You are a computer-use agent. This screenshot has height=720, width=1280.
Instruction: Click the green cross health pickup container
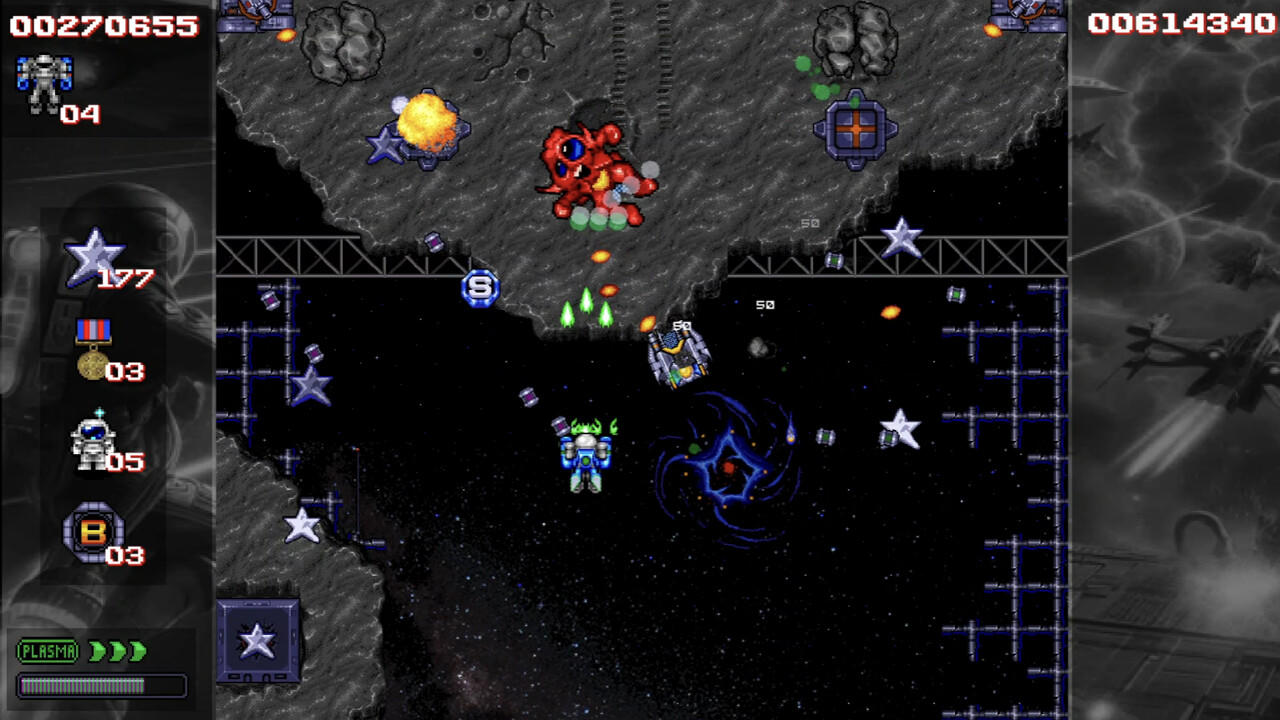click(x=855, y=130)
